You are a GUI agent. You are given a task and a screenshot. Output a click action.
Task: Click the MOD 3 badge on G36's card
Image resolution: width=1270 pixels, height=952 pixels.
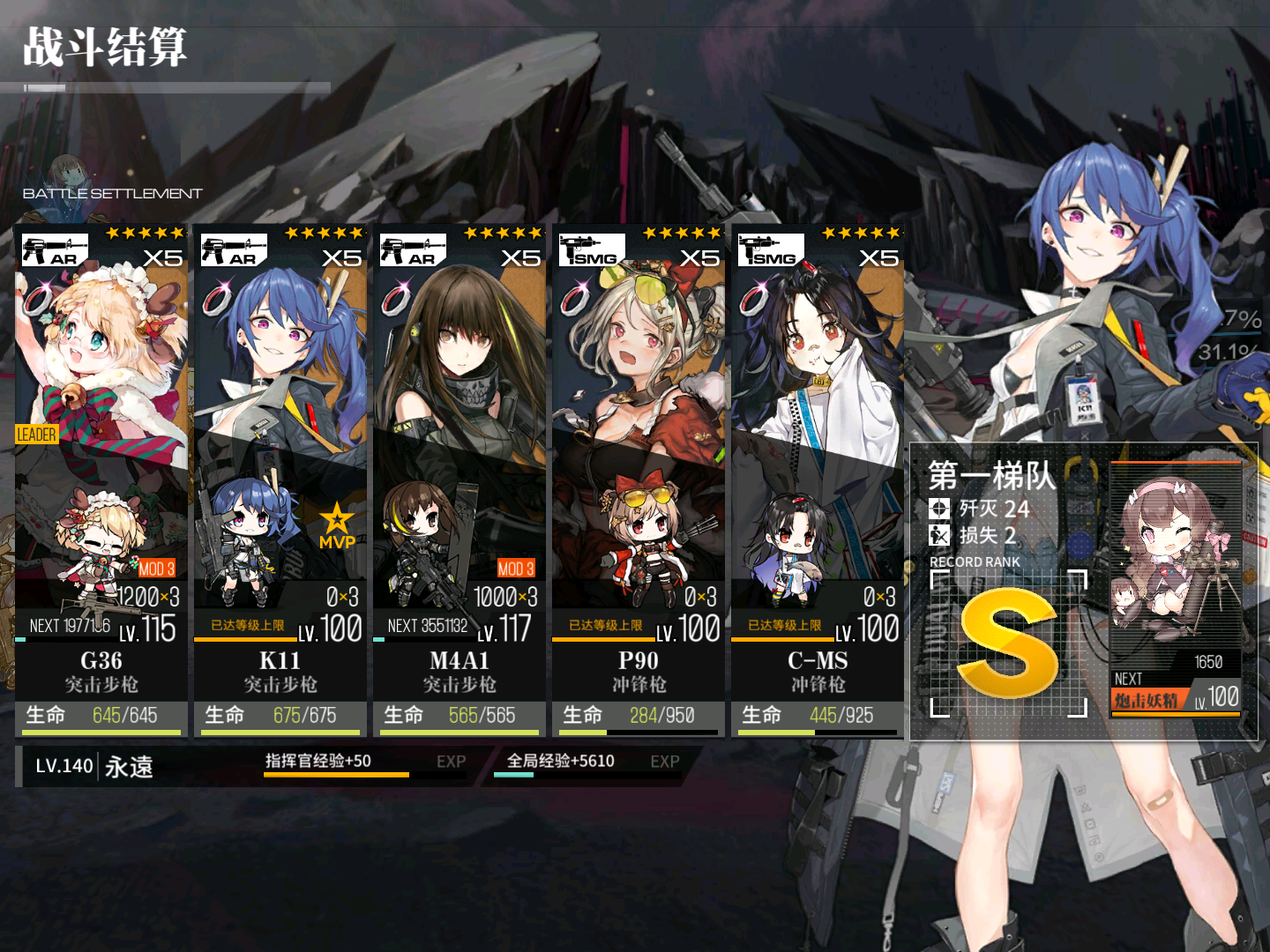(x=157, y=569)
